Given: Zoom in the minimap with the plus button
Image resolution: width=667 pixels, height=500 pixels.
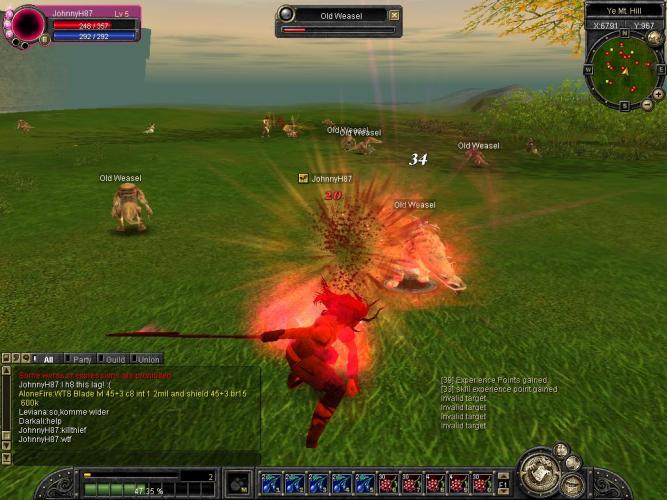Looking at the screenshot, I should pos(658,93).
